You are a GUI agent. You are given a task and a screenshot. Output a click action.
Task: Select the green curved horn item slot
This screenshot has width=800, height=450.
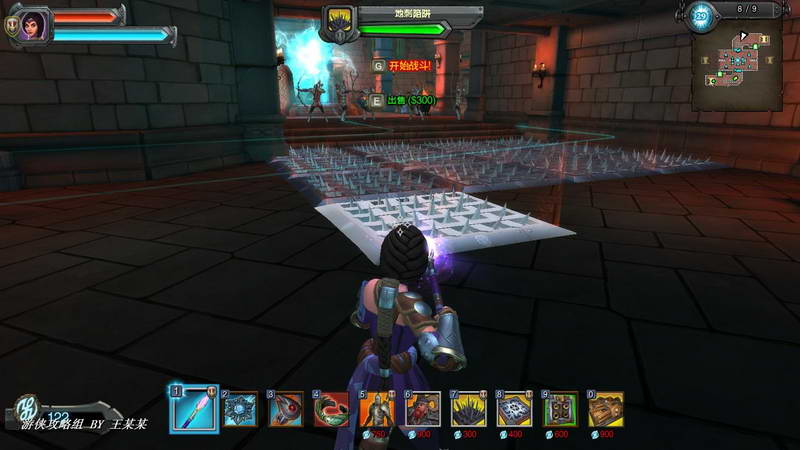point(331,409)
